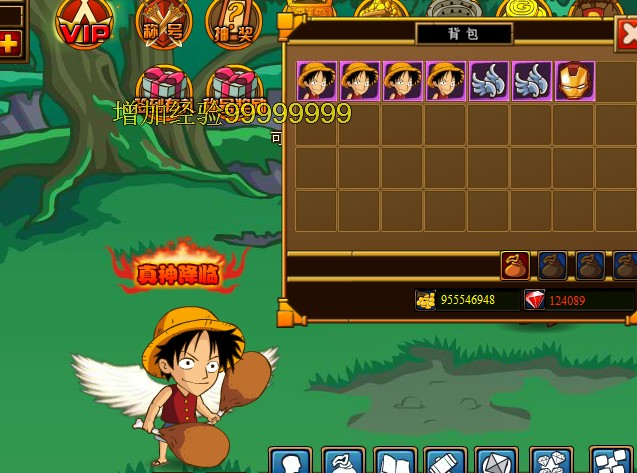Open the 称号 title menu
This screenshot has height=473, width=637.
pos(163,25)
